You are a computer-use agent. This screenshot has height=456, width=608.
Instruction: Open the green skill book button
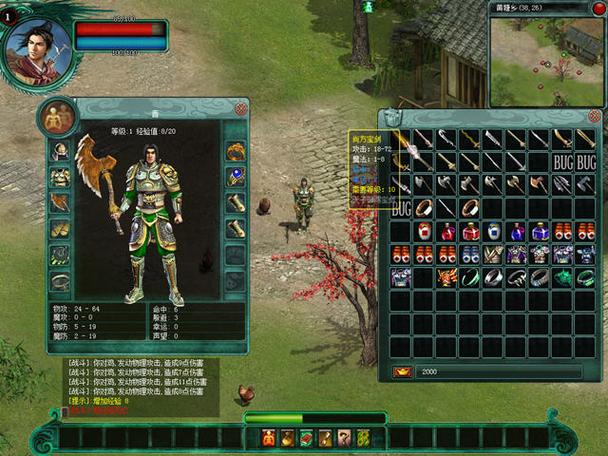(x=307, y=437)
